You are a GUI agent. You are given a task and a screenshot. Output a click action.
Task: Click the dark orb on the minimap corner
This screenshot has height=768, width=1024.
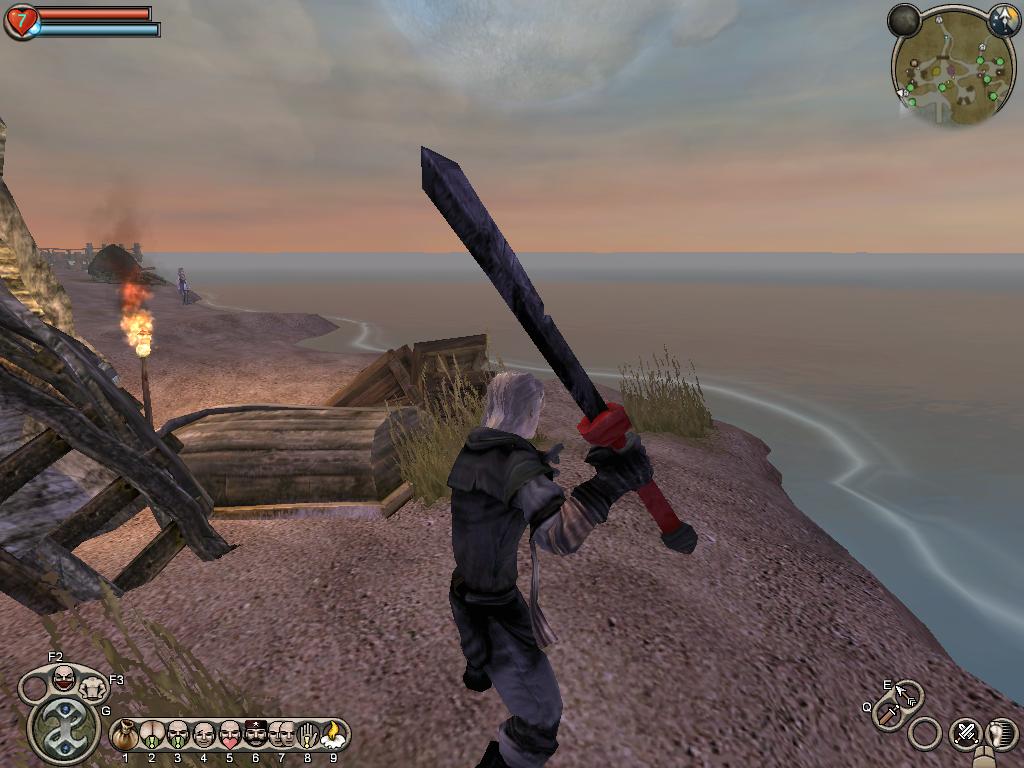click(x=904, y=19)
